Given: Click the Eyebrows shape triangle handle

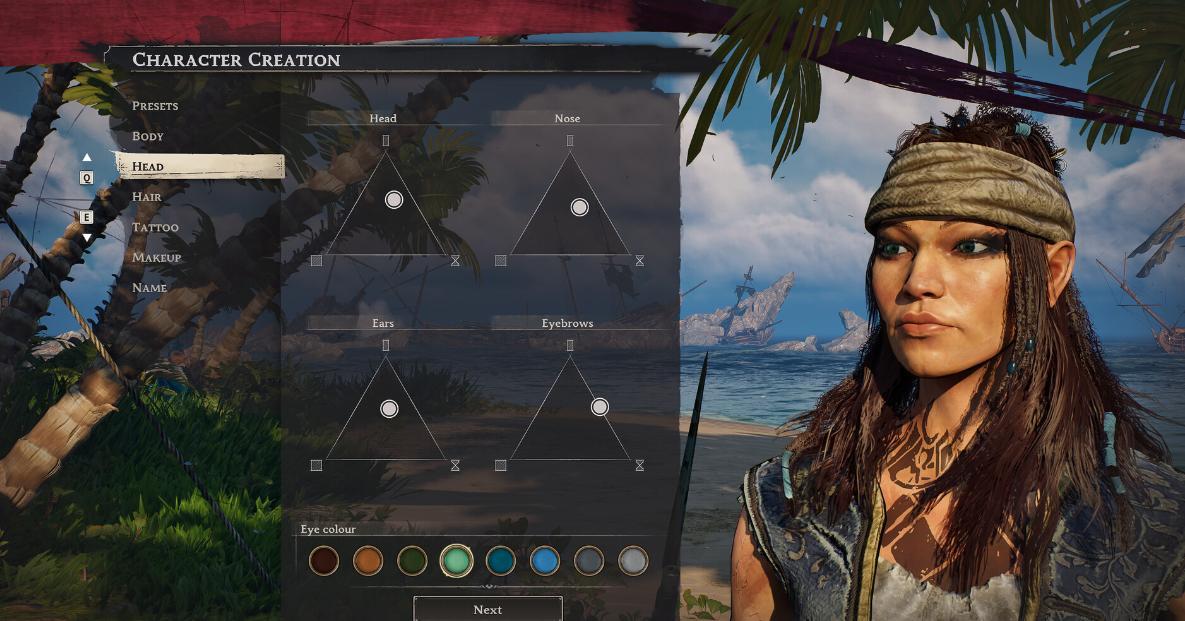Looking at the screenshot, I should pos(600,407).
